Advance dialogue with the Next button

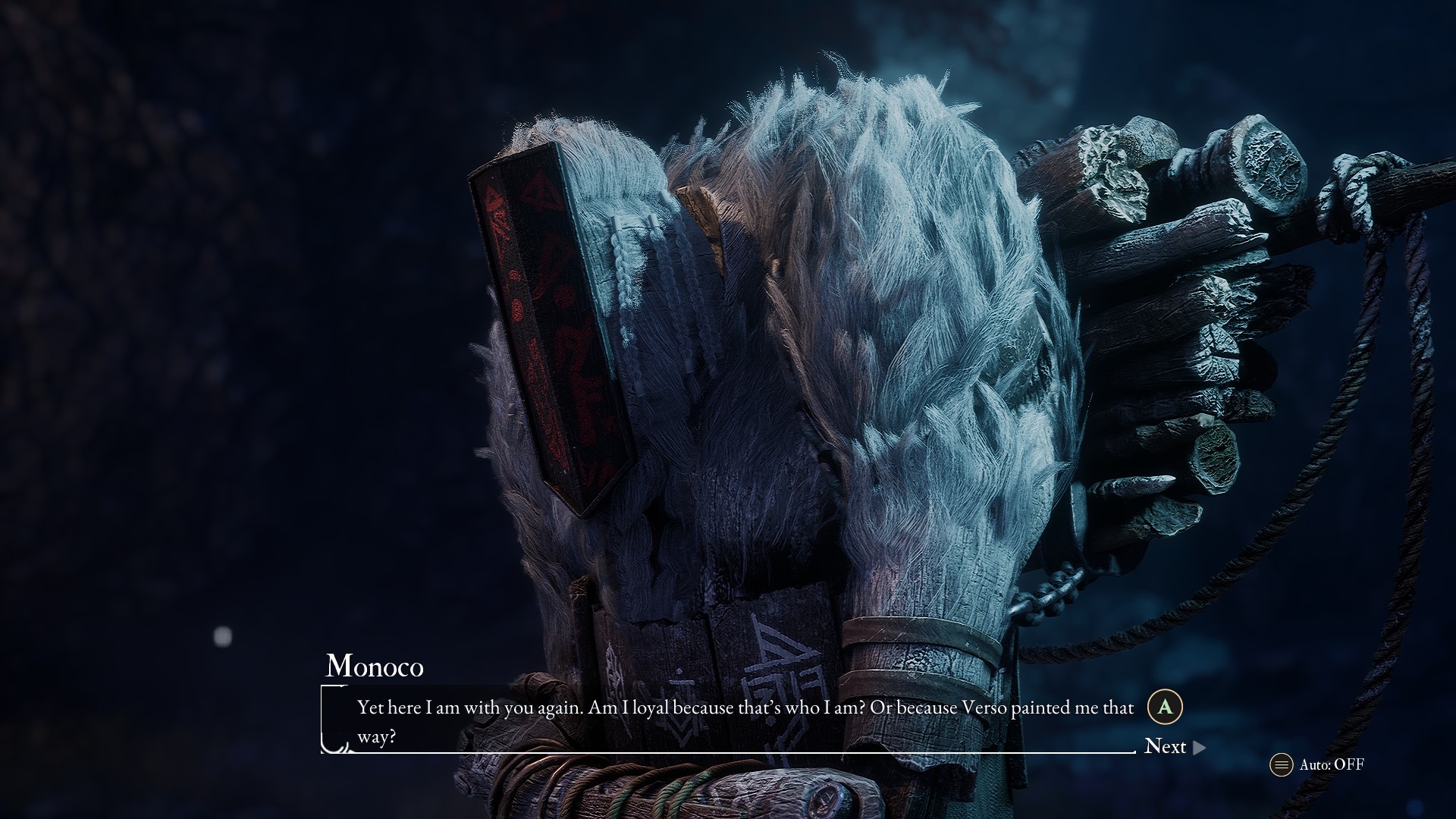[1173, 747]
